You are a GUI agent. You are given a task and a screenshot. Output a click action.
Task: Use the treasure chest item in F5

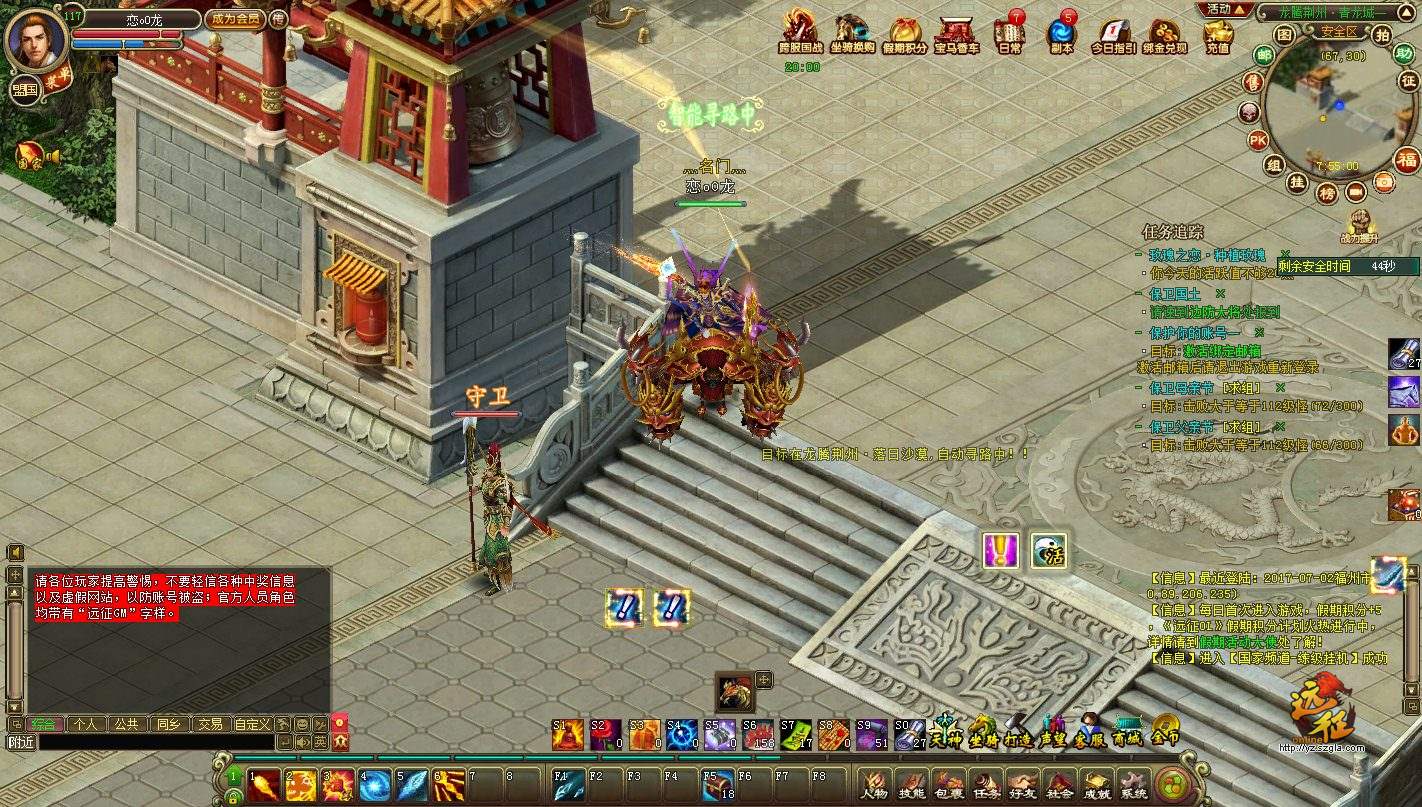(x=716, y=785)
